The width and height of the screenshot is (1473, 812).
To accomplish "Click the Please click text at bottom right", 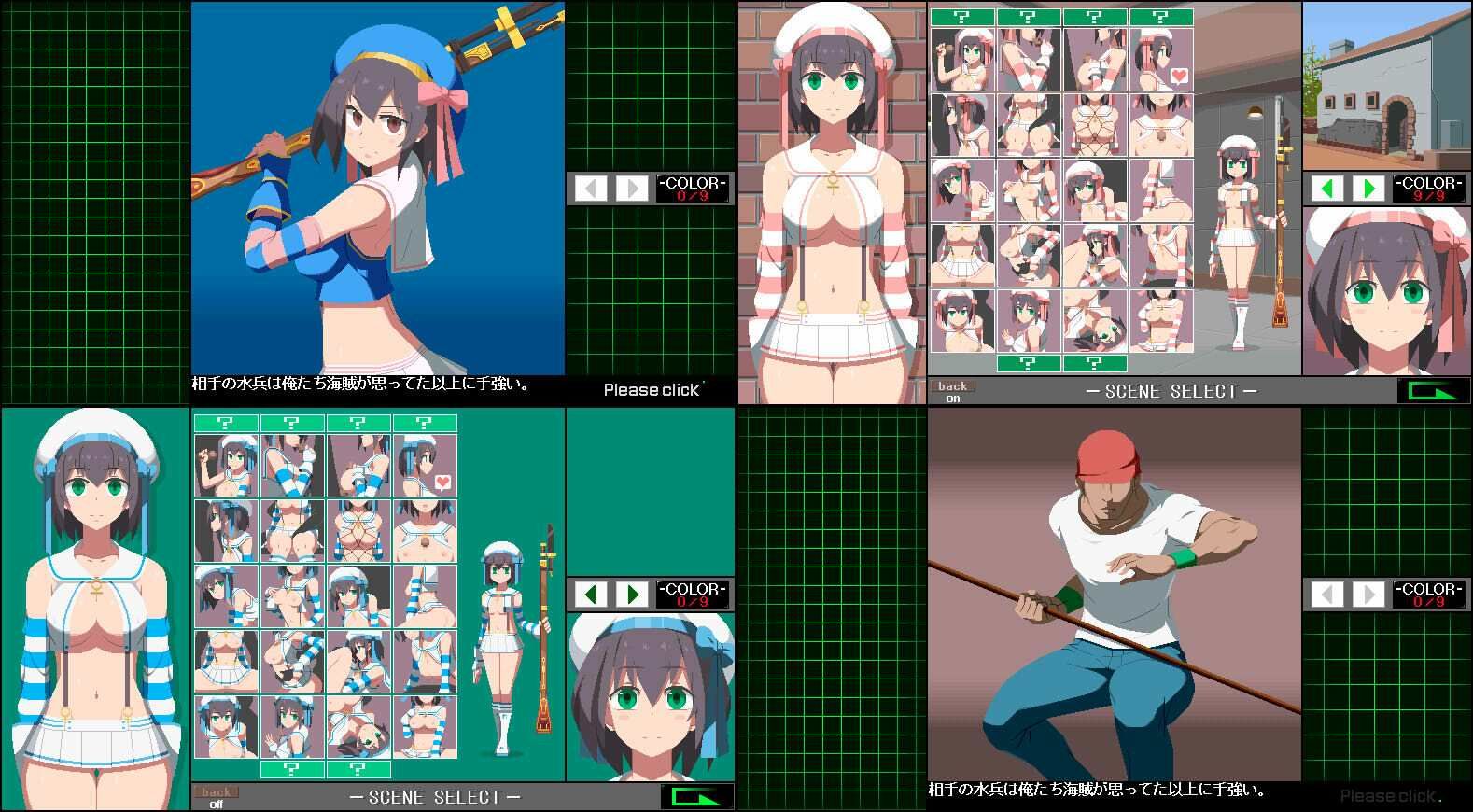I will pos(1389,795).
